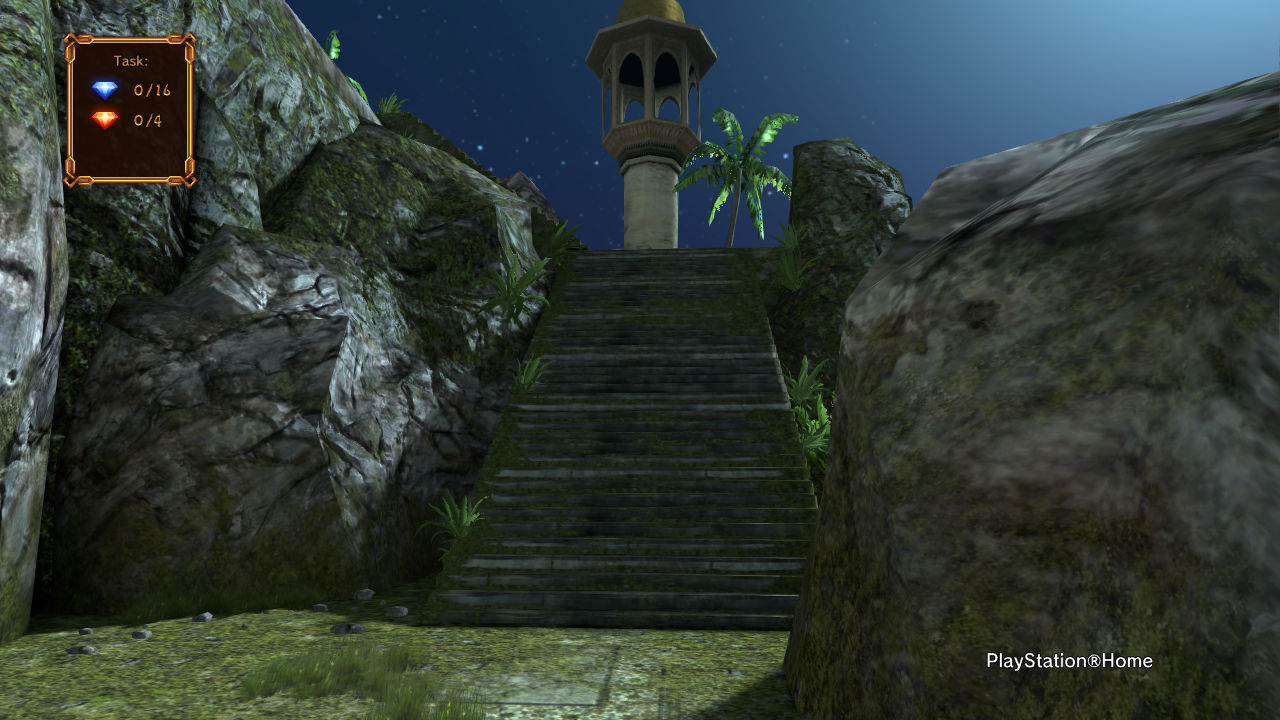The image size is (1280, 720).
Task: Click the Task objective tracker panel
Action: point(130,110)
